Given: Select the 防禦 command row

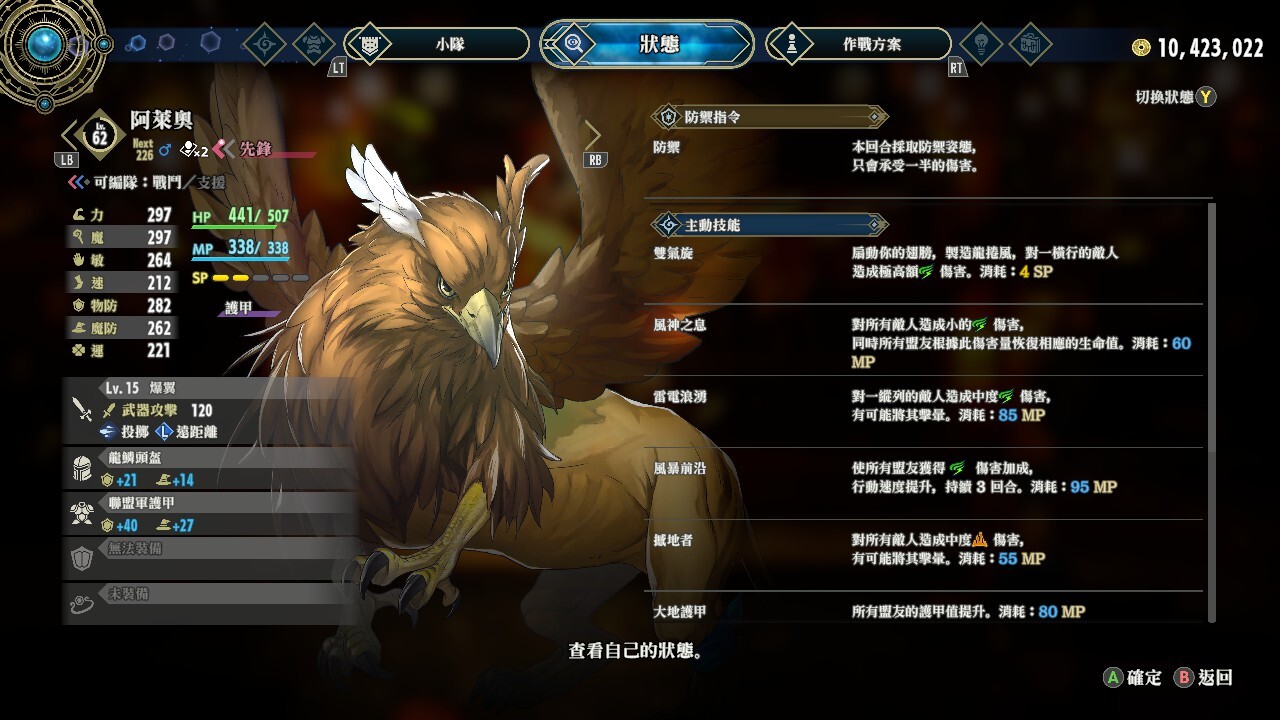Looking at the screenshot, I should (x=925, y=156).
